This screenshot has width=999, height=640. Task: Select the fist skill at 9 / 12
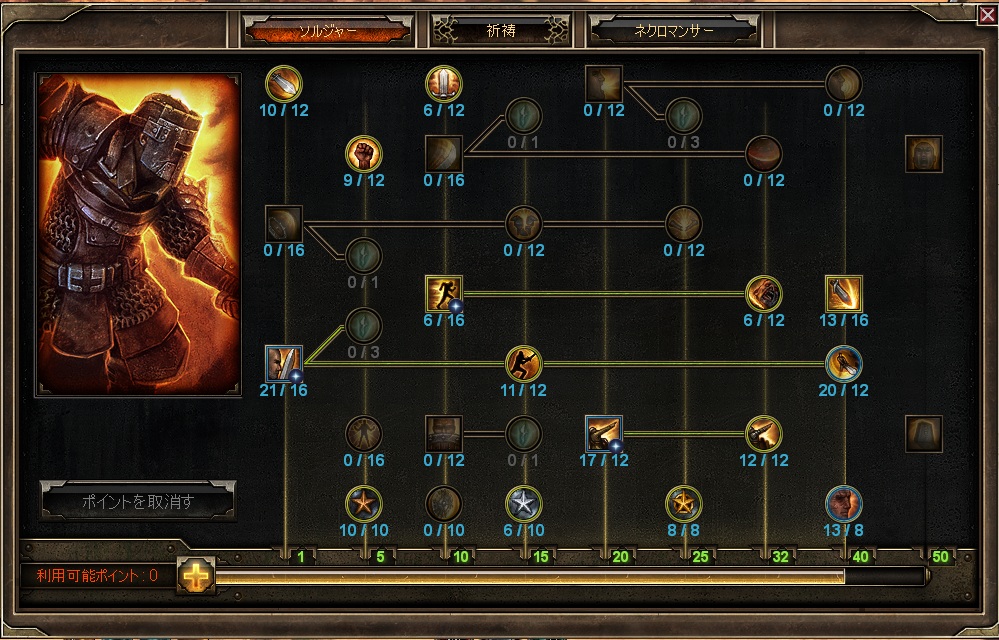364,154
